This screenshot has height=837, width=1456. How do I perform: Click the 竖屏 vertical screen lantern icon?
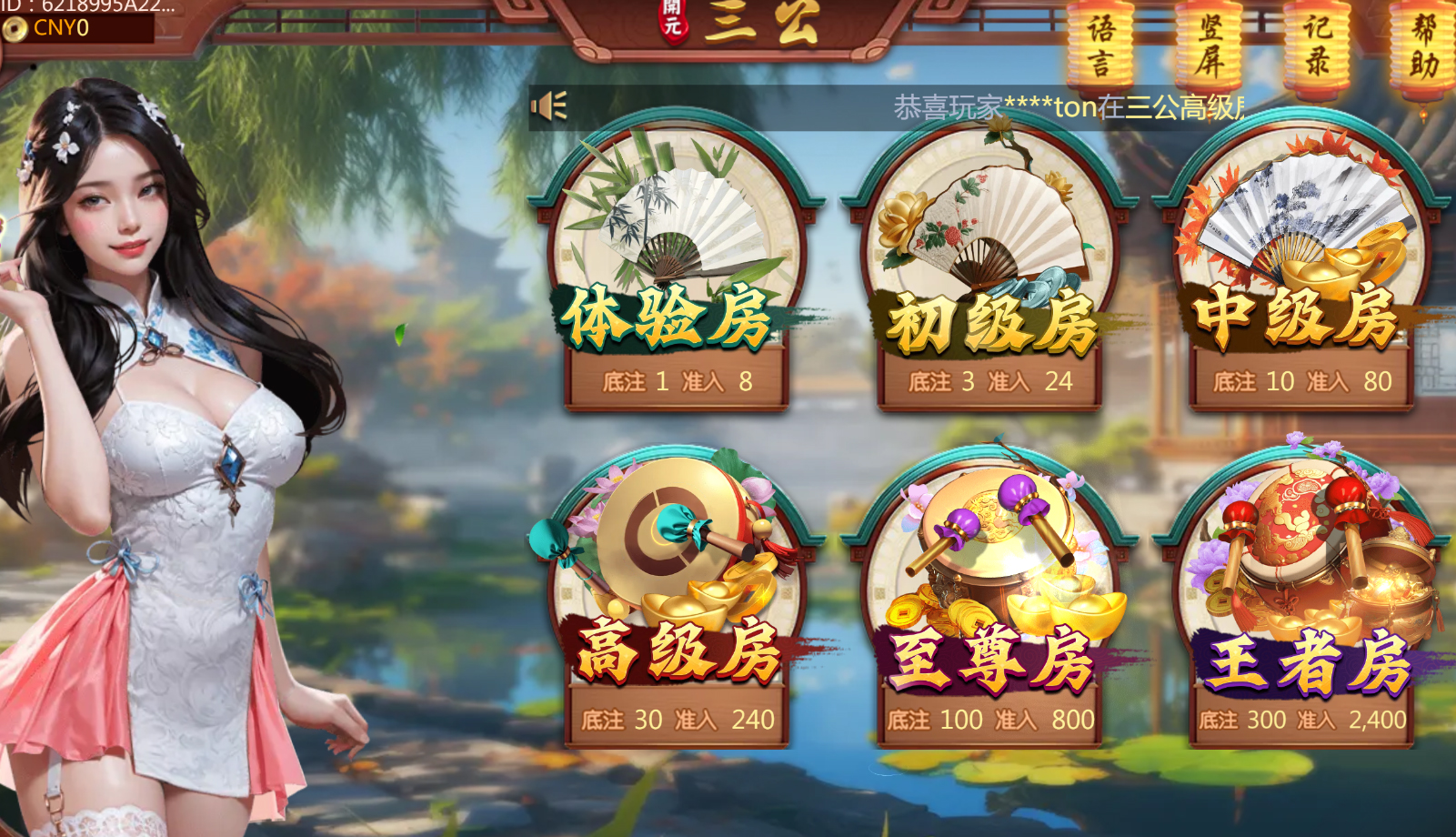tap(1210, 43)
